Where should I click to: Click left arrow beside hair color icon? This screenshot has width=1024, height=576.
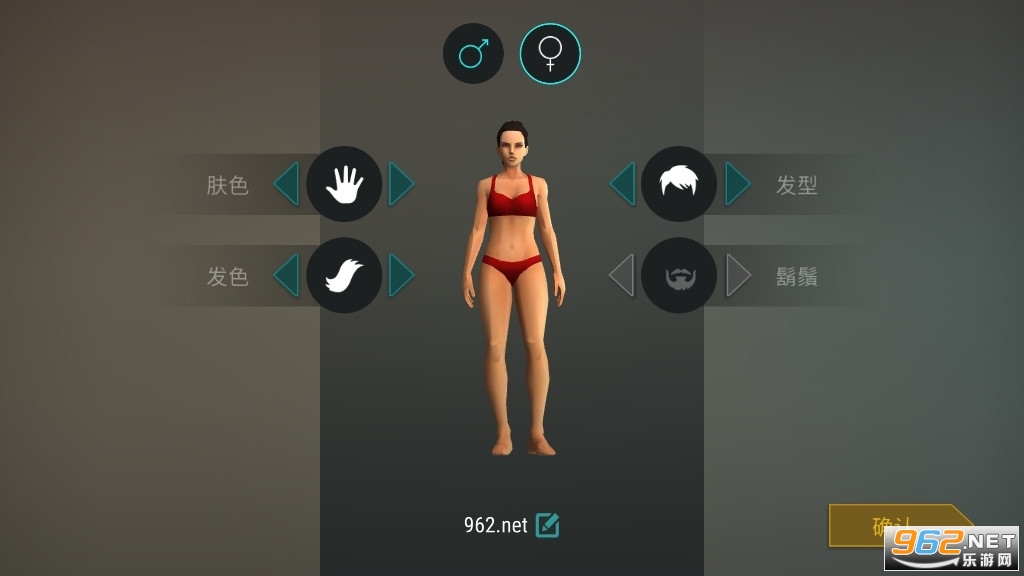pos(286,275)
